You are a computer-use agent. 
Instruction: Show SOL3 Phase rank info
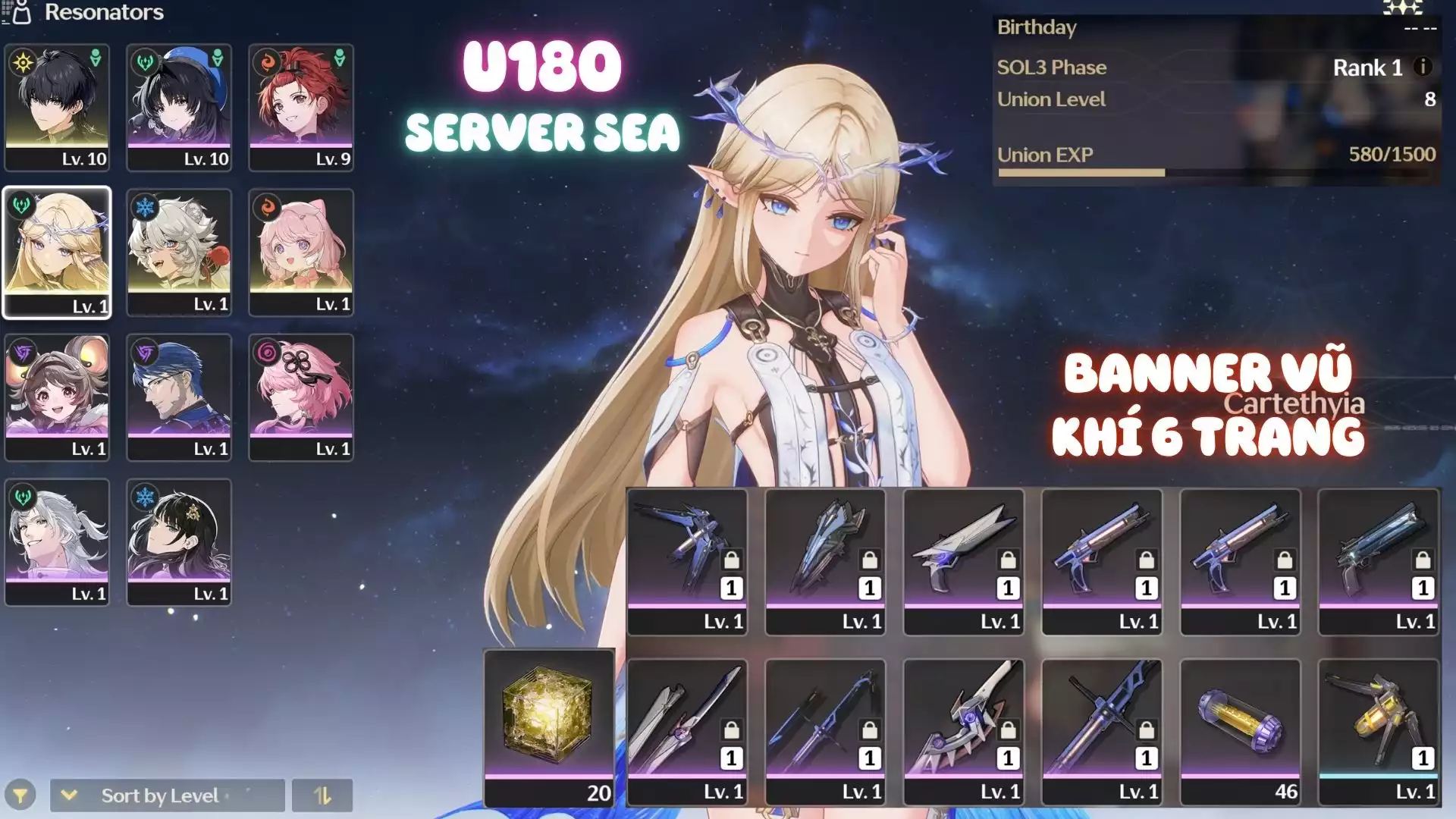tap(1423, 67)
